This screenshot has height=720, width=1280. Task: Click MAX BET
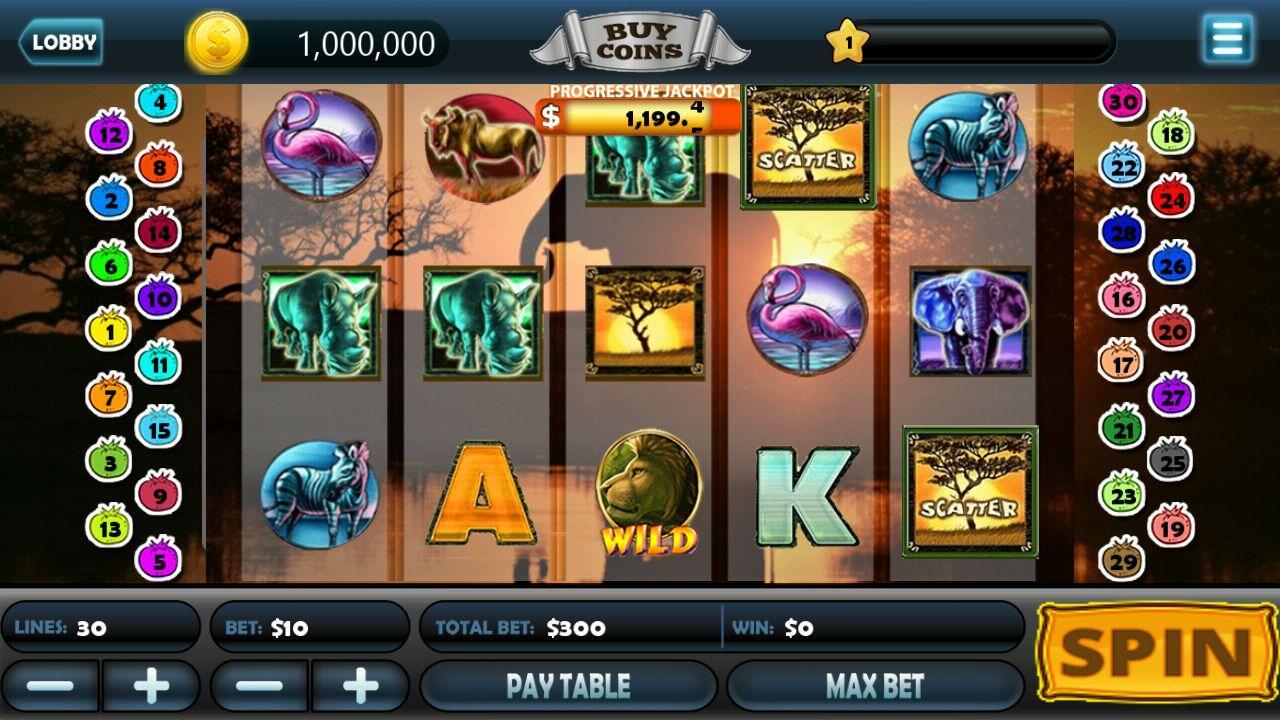tap(873, 685)
